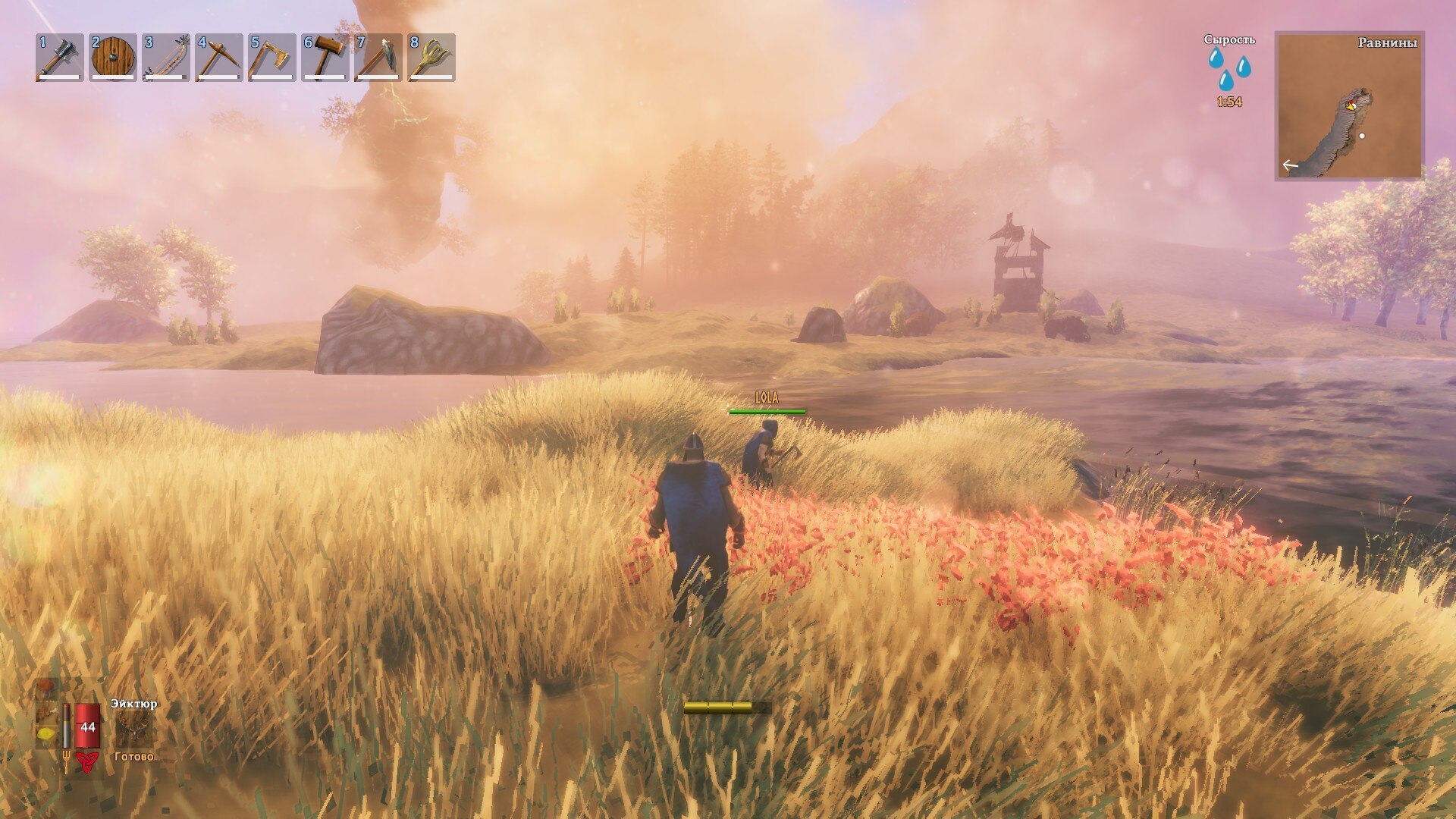The width and height of the screenshot is (1456, 819).
Task: Activate the Эйктюр forsaken power
Action: click(133, 728)
